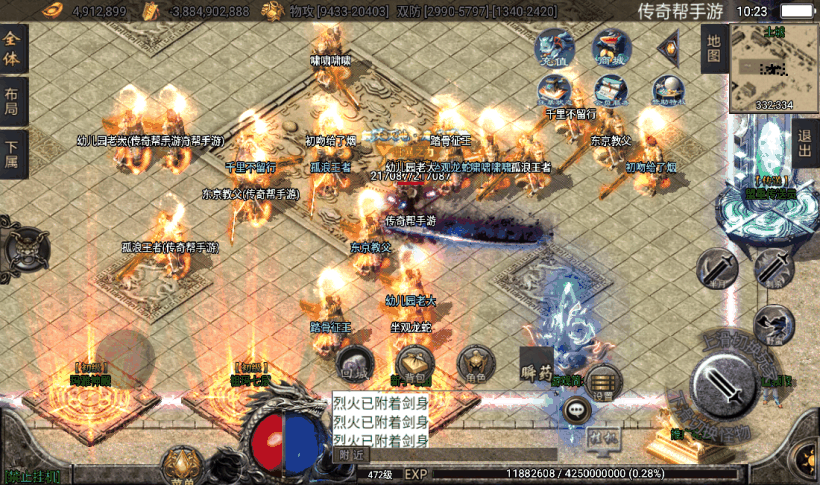Open the 角色 character sheet
This screenshot has height=485, width=820.
475,364
